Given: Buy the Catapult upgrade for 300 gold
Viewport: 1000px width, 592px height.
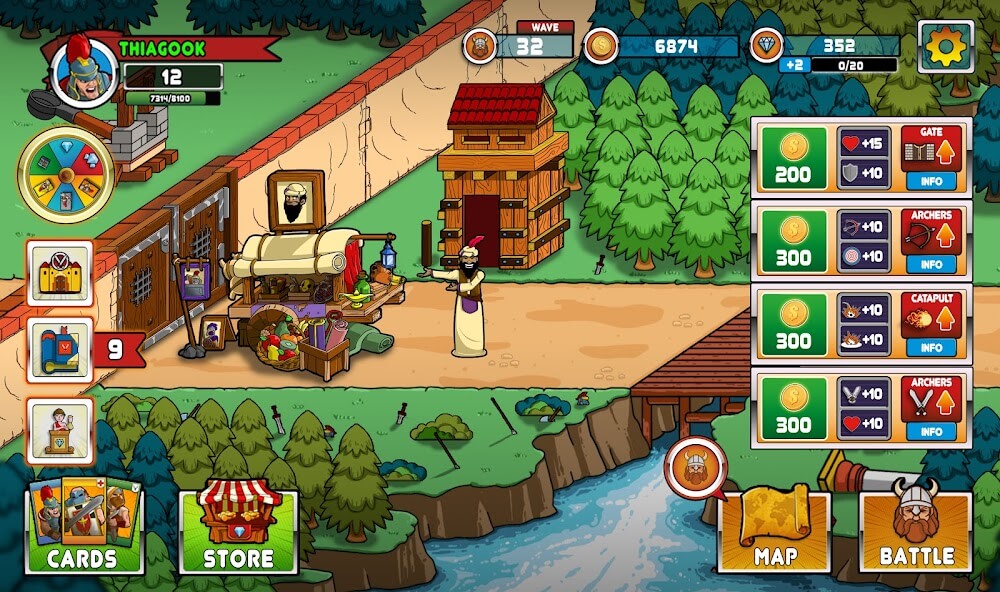Looking at the screenshot, I should pos(793,324).
